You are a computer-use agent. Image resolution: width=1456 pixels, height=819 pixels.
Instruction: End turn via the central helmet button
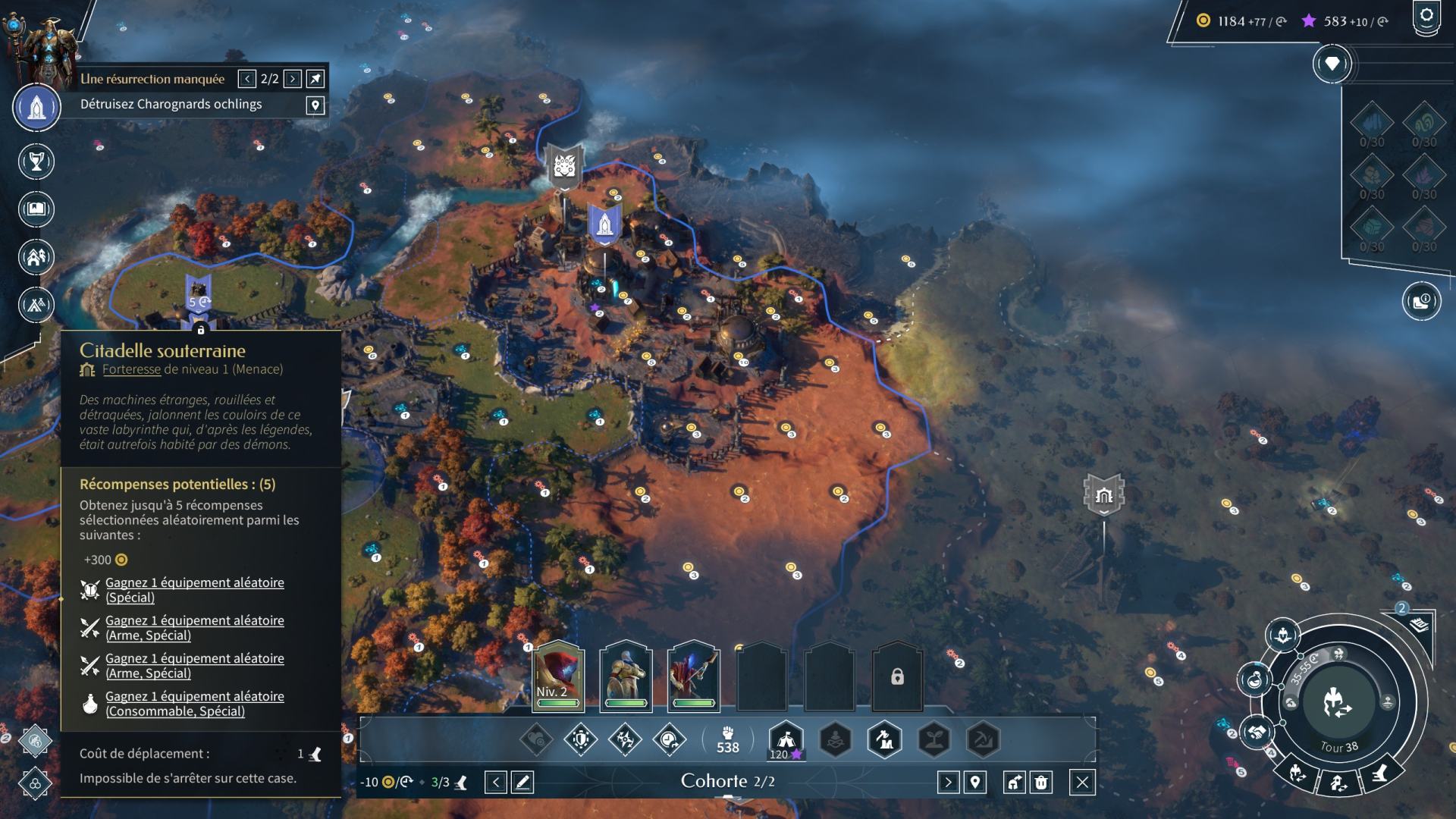tap(1338, 702)
